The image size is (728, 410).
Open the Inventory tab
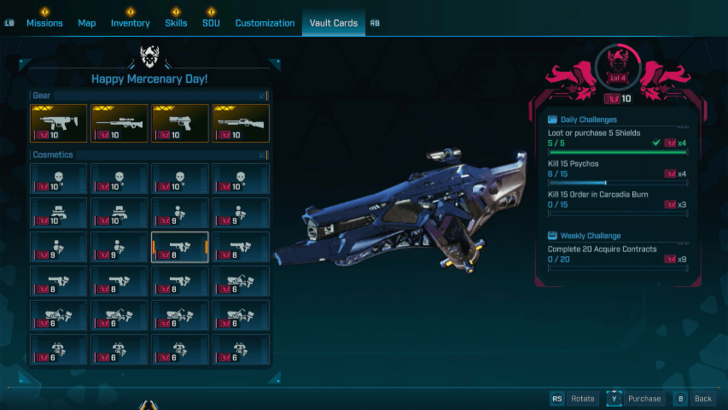coord(130,23)
